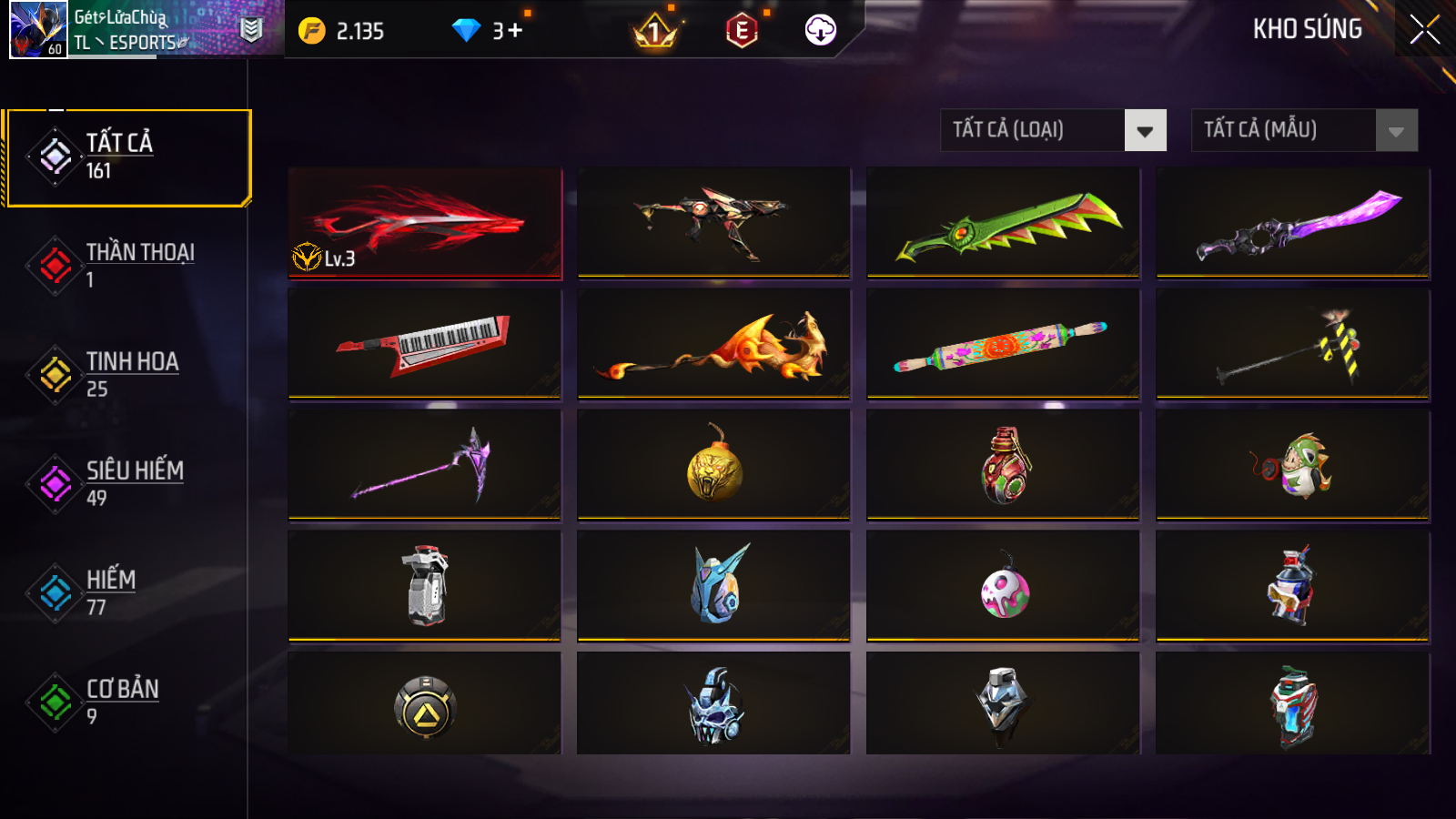This screenshot has width=1456, height=819.
Task: Switch to the Cơ Bản tab
Action: [x=127, y=702]
